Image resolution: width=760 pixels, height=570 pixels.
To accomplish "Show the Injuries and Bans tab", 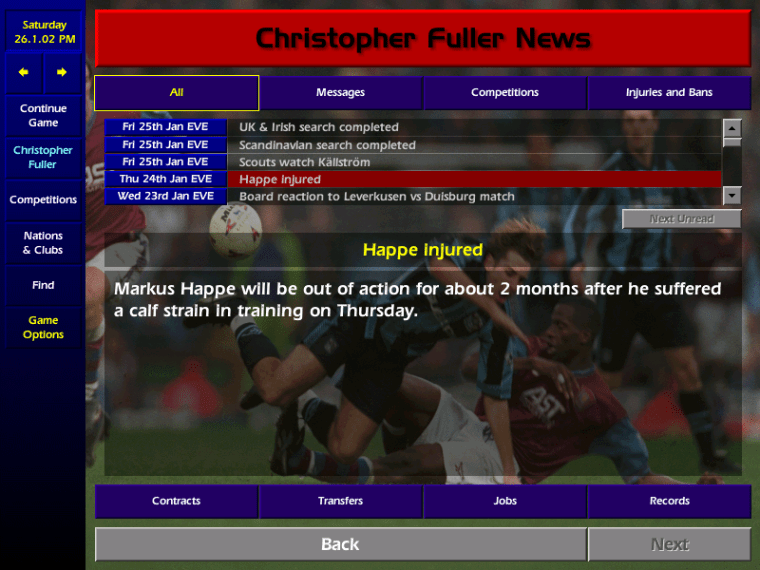I will (x=669, y=93).
